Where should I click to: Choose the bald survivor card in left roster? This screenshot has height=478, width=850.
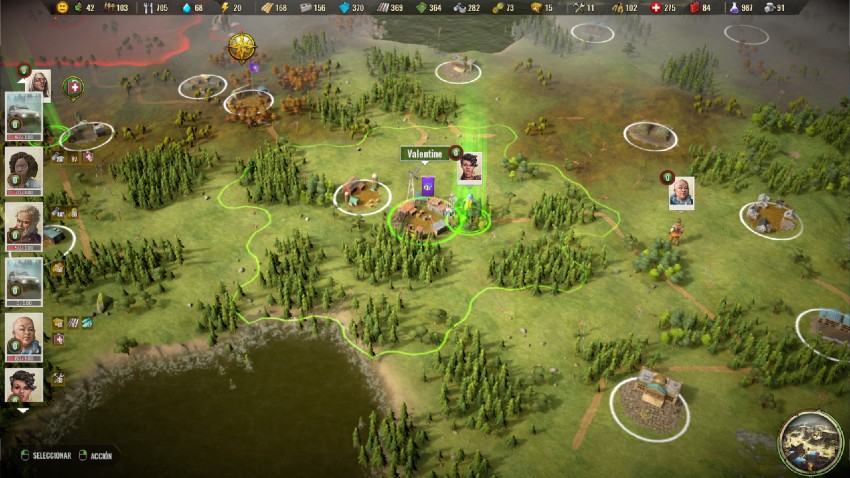point(24,336)
